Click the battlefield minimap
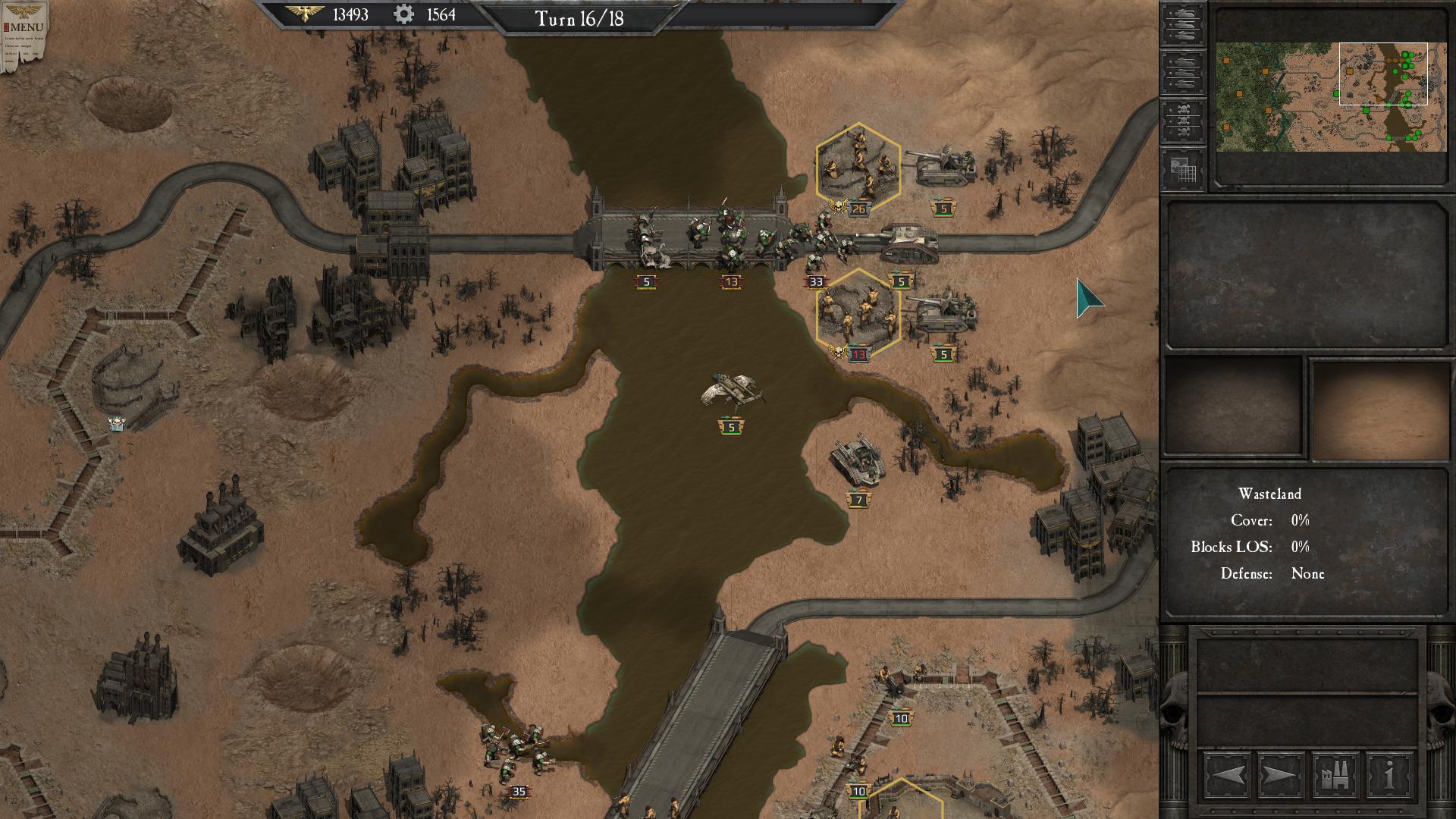 pyautogui.click(x=1331, y=96)
